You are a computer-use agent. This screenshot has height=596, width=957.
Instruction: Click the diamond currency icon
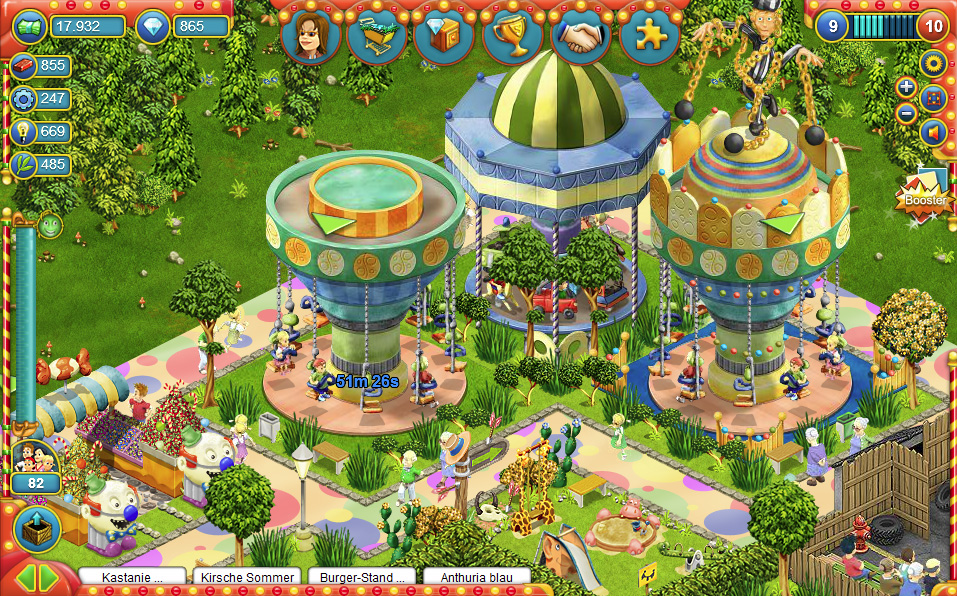(153, 26)
